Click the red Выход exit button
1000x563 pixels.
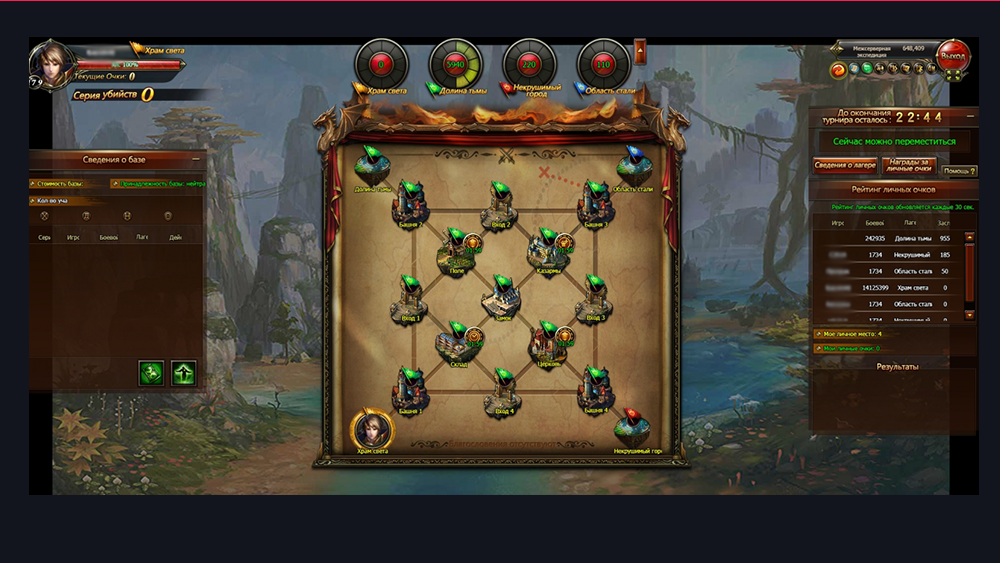955,53
